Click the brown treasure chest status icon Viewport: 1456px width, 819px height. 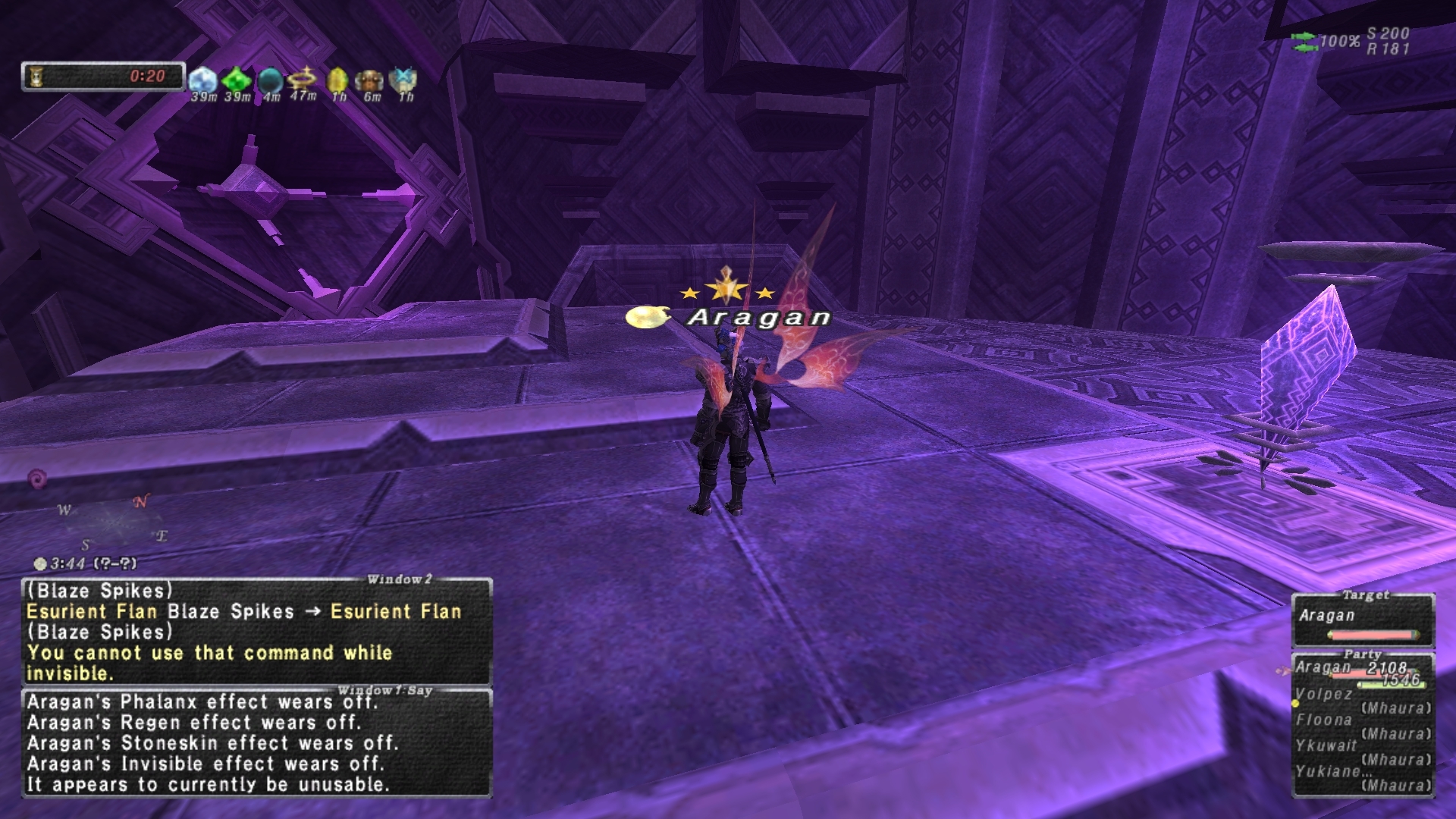click(370, 80)
